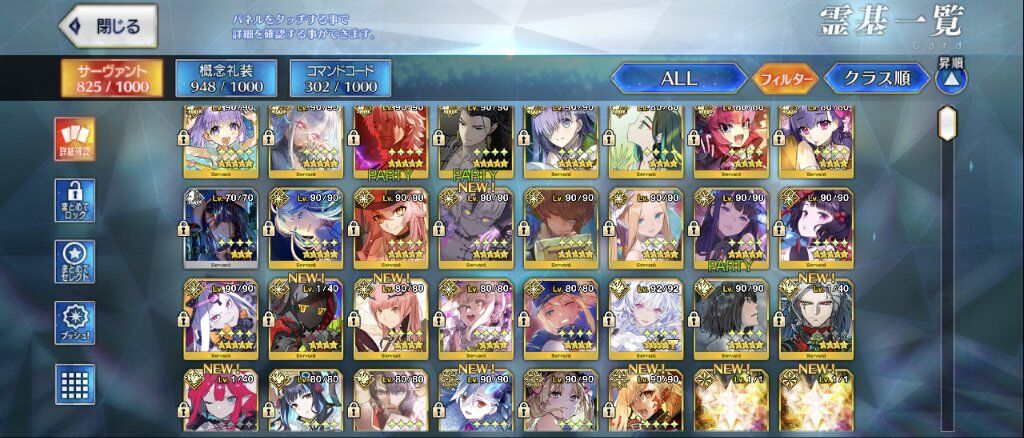1024x438 pixels.
Task: Open the 概念礼装 tab
Action: pyautogui.click(x=225, y=78)
